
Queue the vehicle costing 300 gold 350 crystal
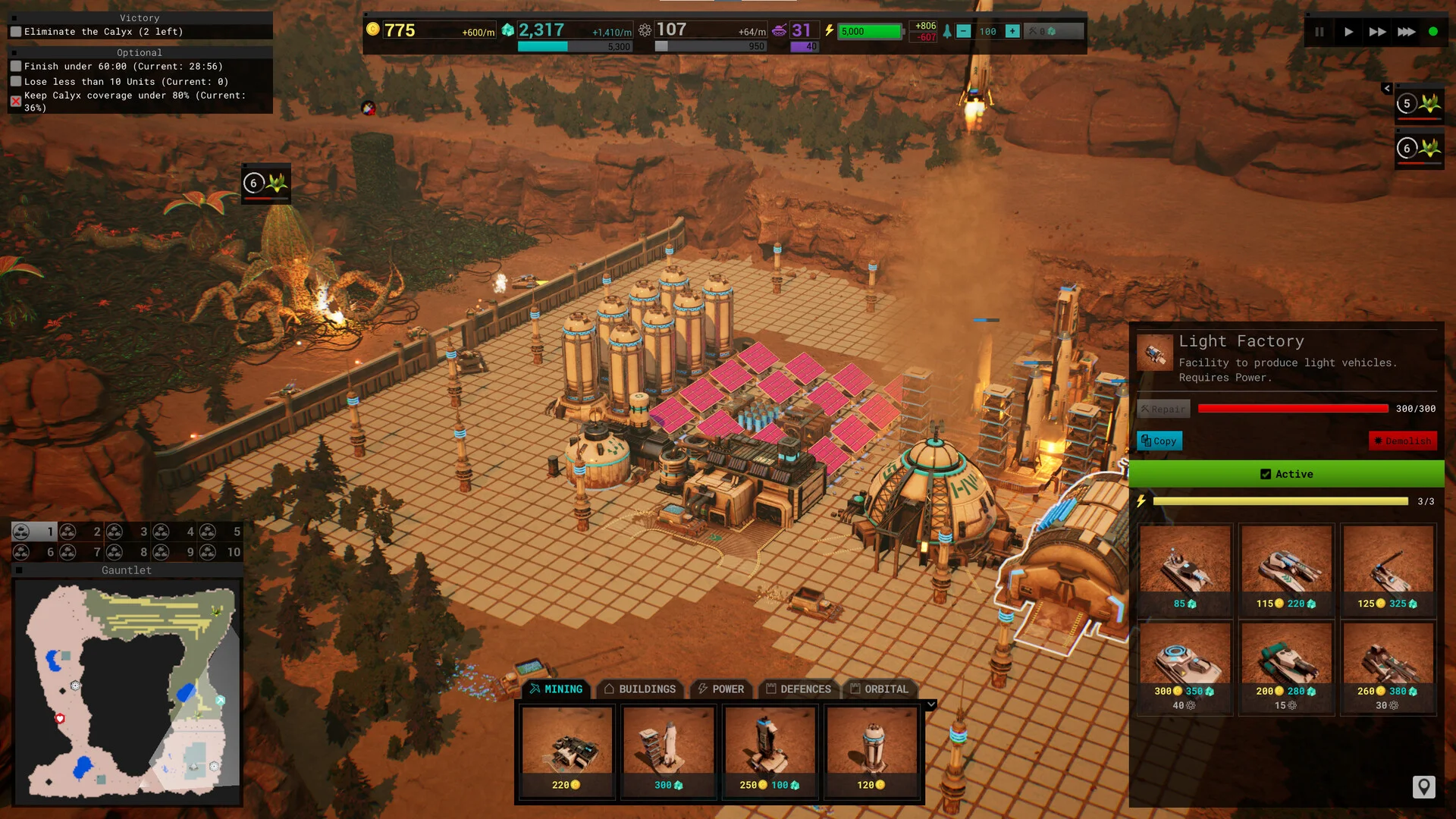pos(1185,666)
